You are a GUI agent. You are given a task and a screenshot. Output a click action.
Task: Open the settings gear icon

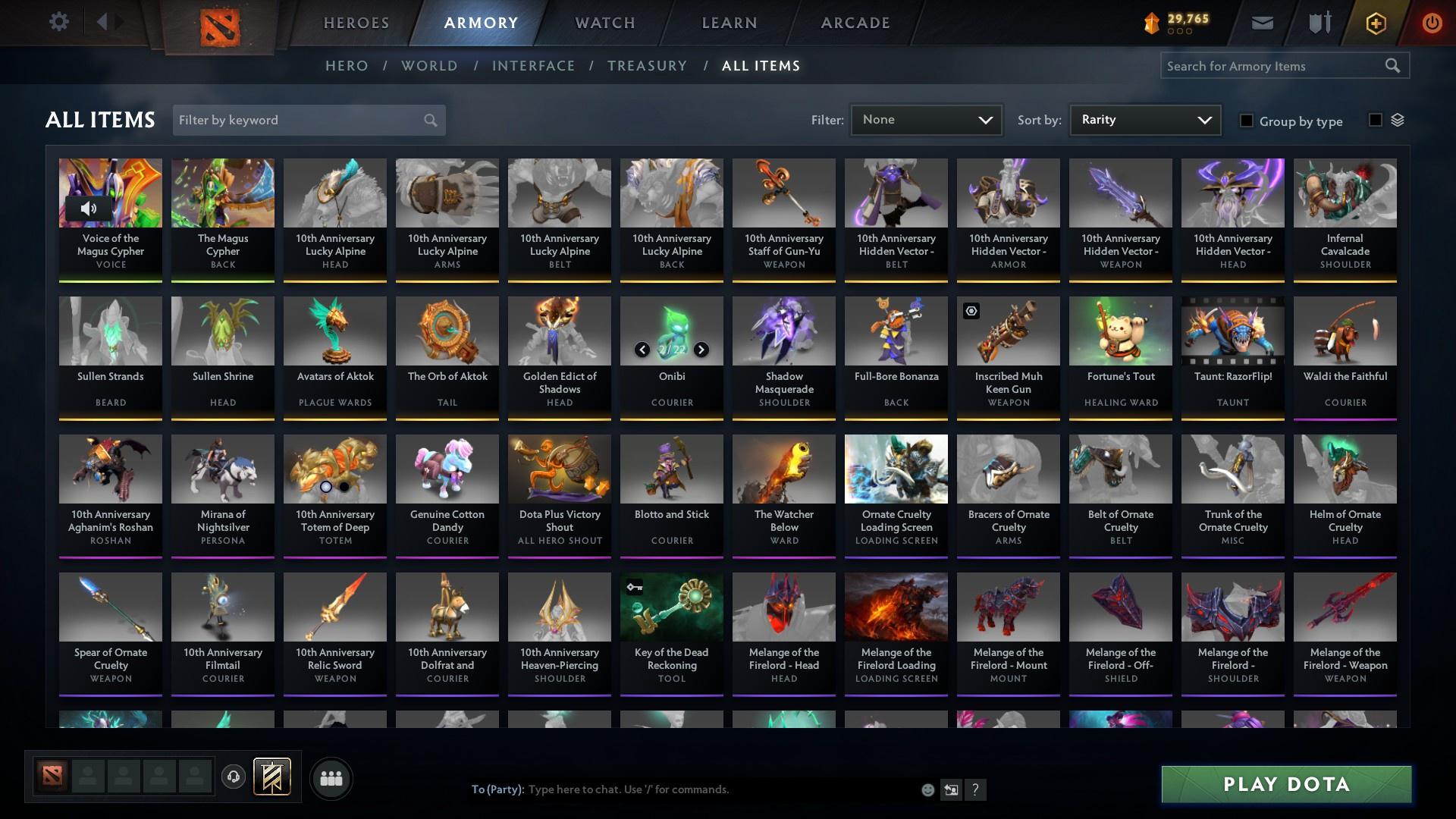pos(59,22)
